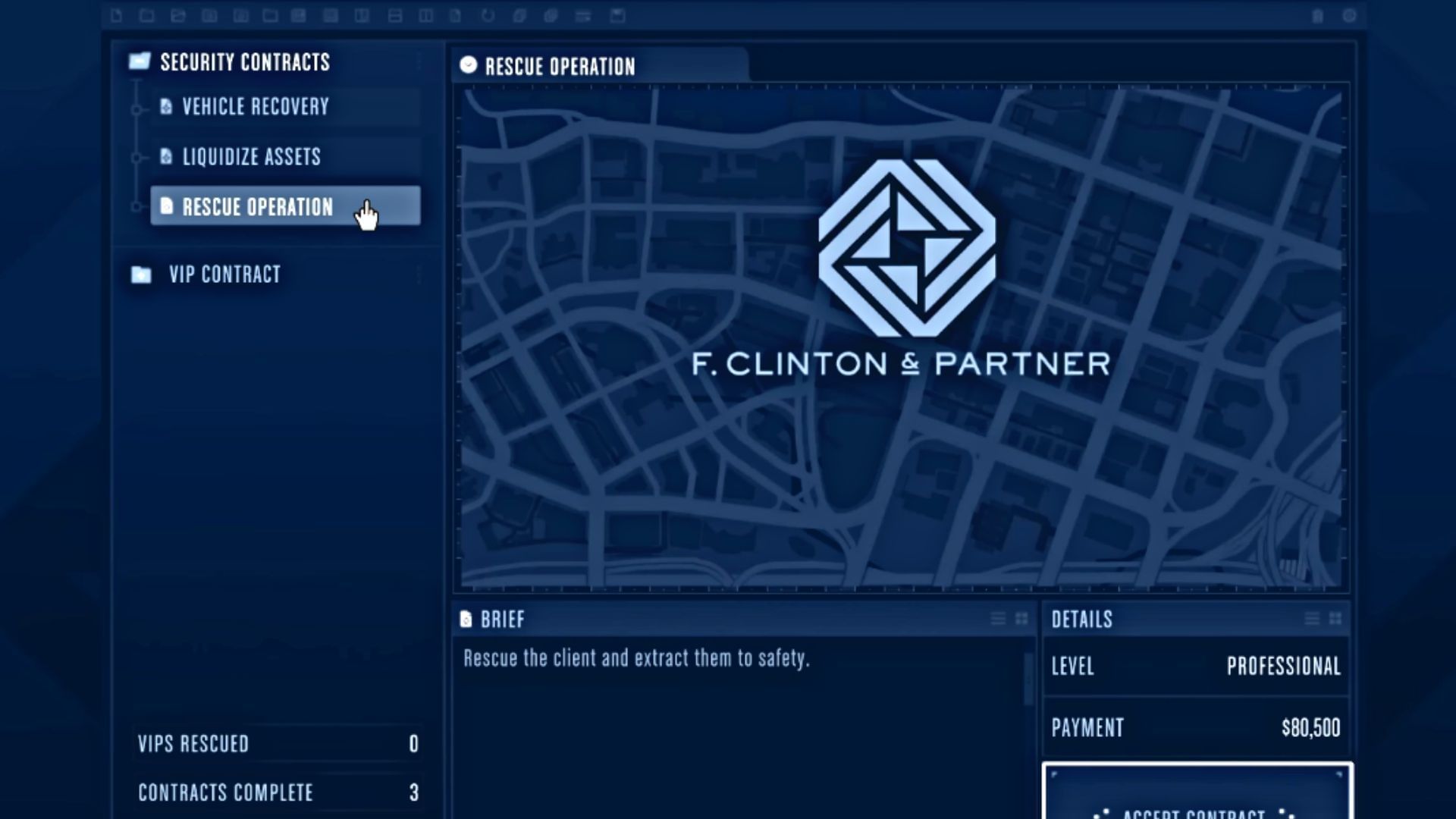Click the Security Contracts folder icon
The image size is (1456, 819).
[139, 62]
